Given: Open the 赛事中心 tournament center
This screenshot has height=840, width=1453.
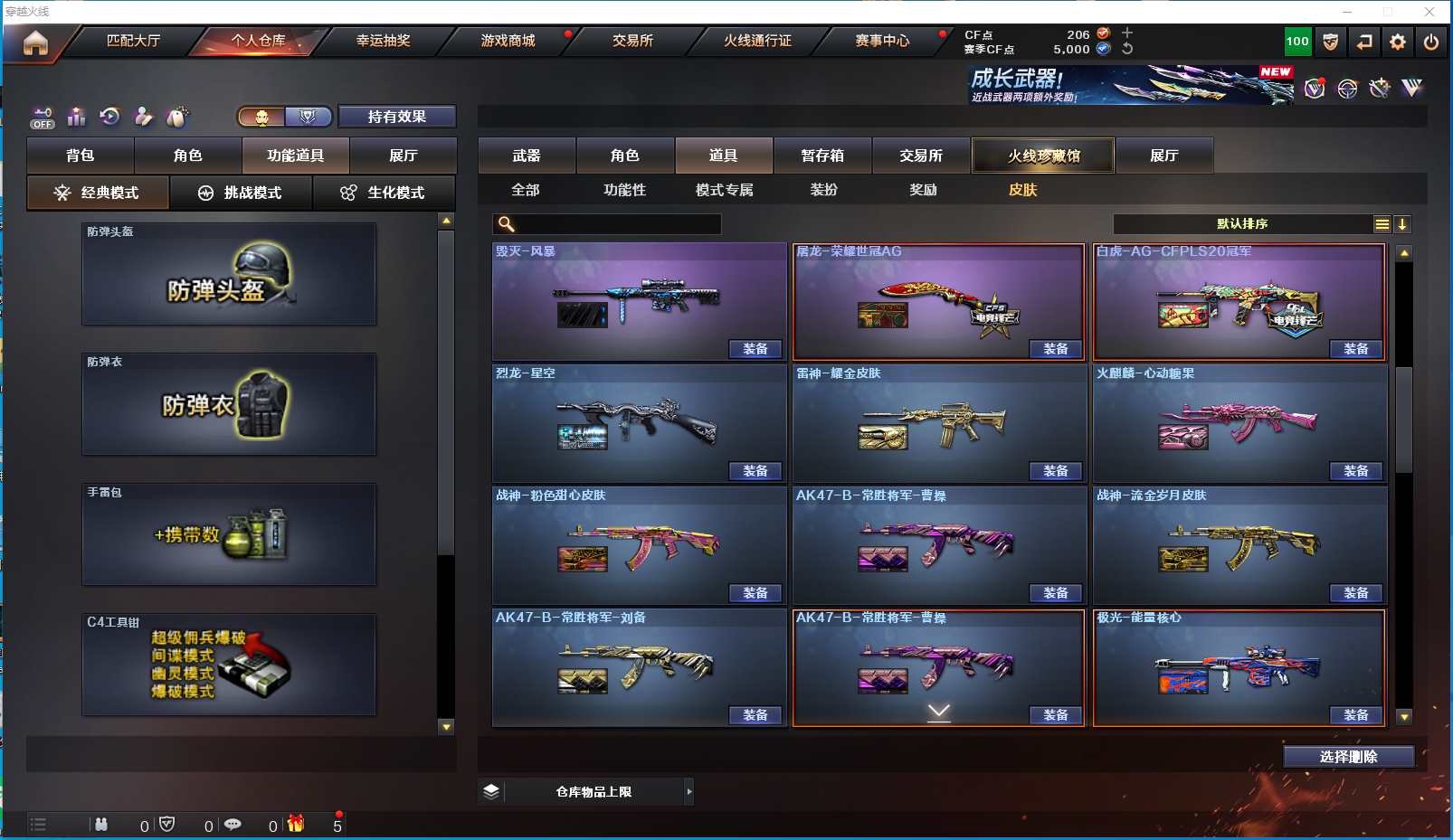Looking at the screenshot, I should point(882,41).
